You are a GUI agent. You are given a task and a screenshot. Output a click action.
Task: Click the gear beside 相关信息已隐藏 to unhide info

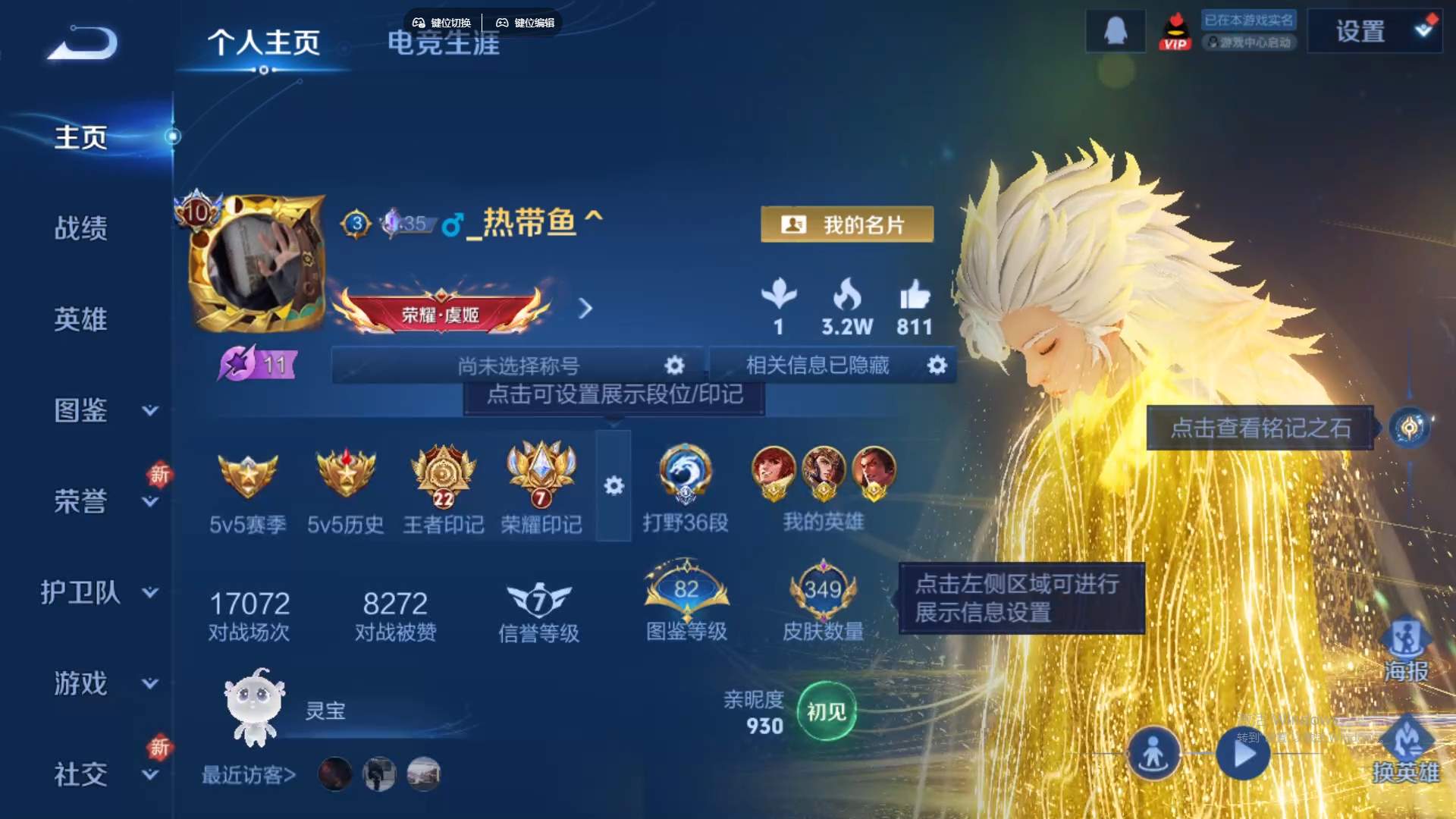tap(936, 365)
